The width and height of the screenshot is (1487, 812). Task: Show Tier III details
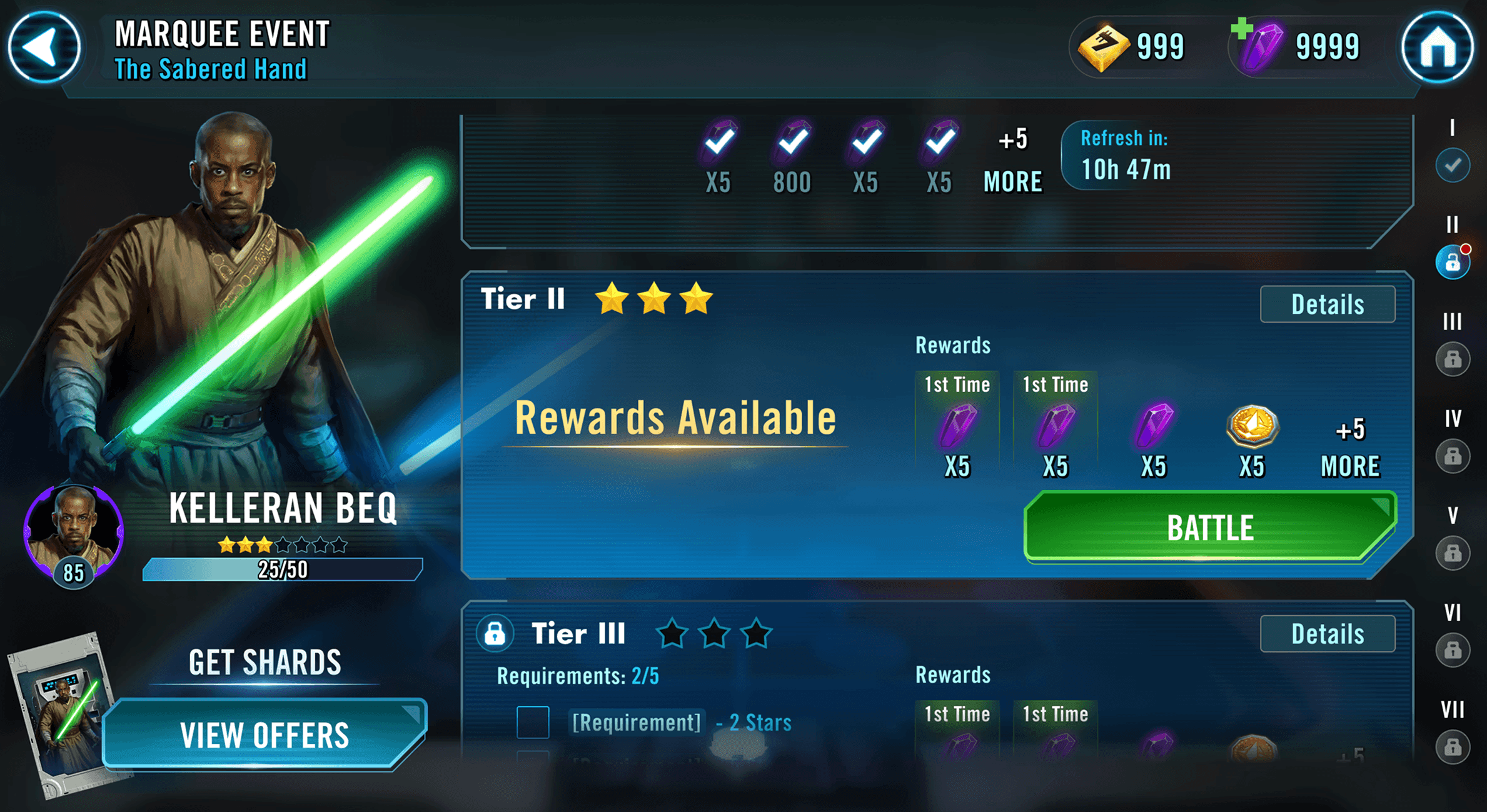[x=1327, y=634]
